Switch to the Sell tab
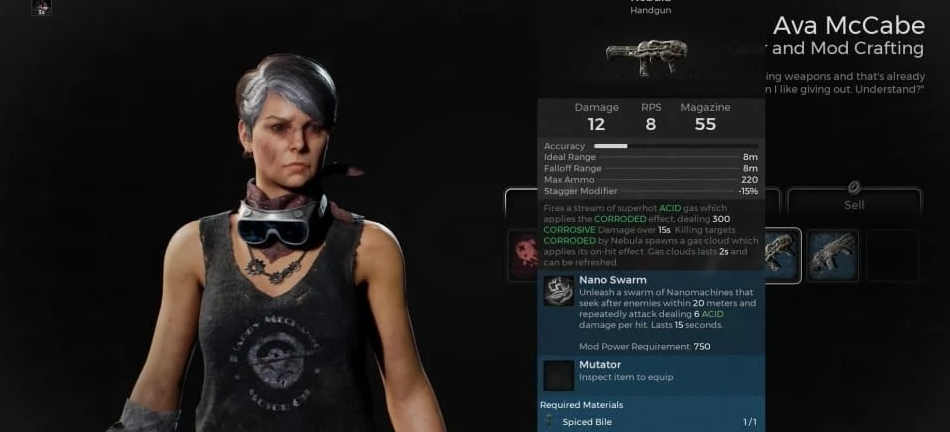The image size is (950, 432). [x=853, y=203]
